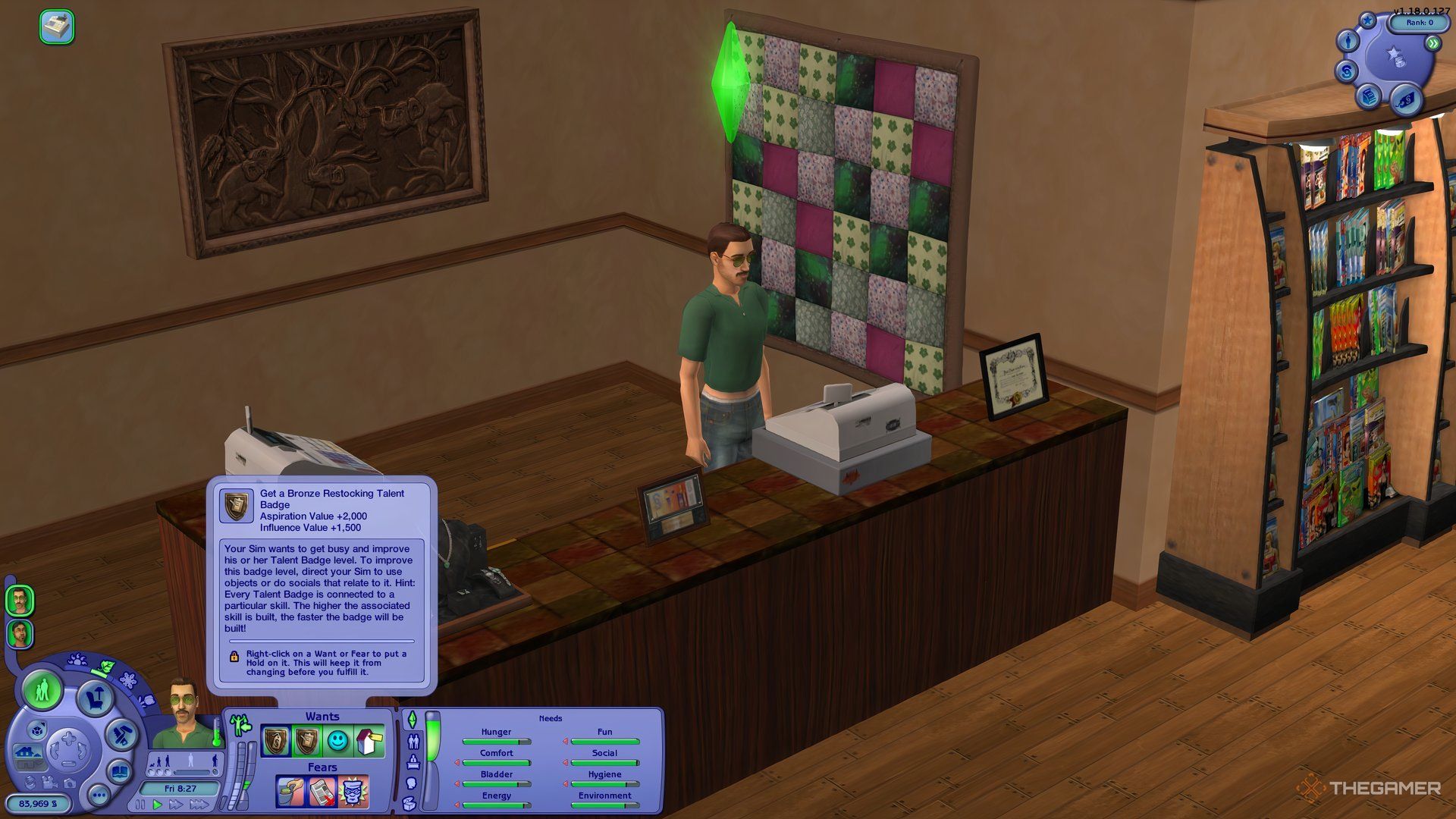Select the second household Sim portrait
This screenshot has width=1456, height=819.
20,634
